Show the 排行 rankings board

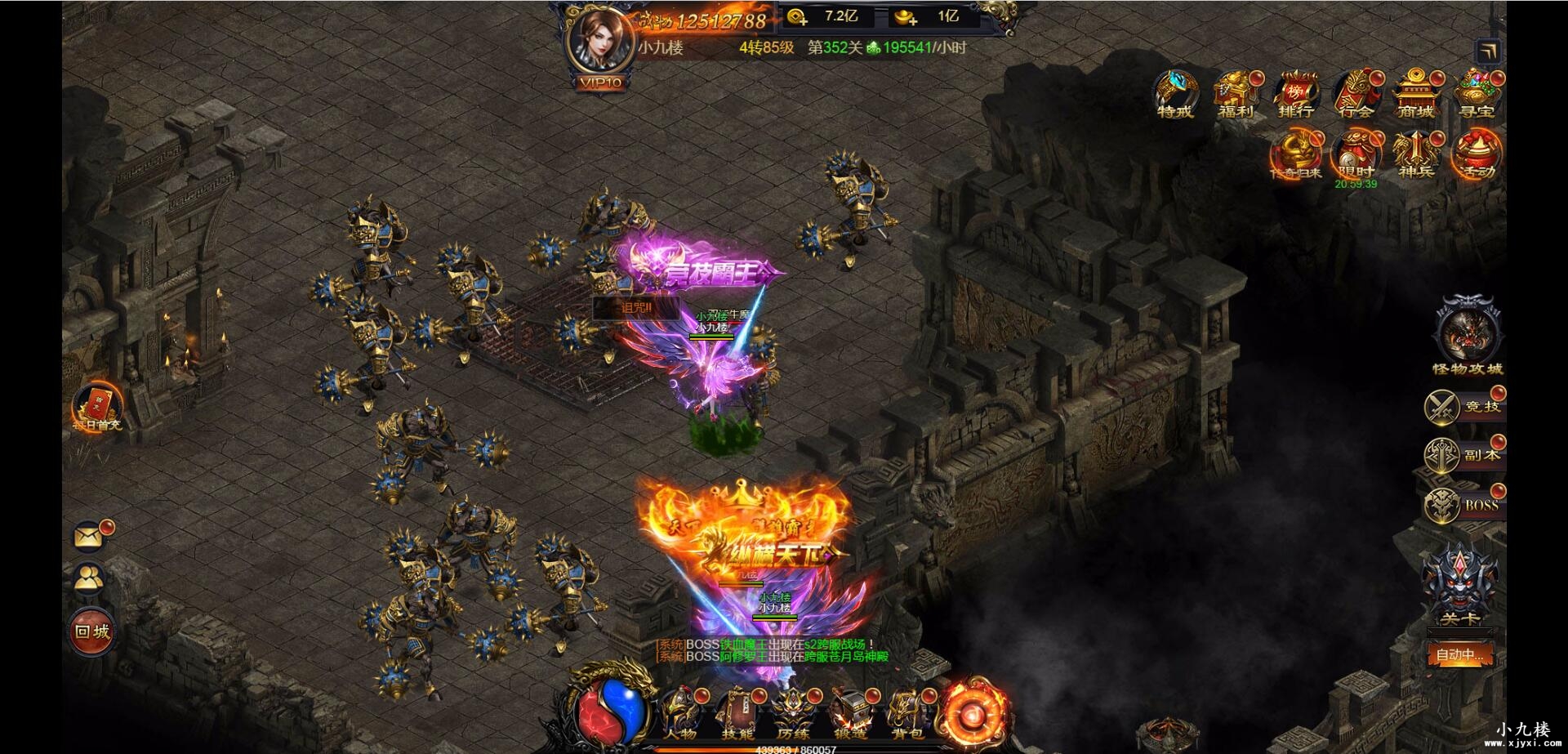(x=1296, y=95)
